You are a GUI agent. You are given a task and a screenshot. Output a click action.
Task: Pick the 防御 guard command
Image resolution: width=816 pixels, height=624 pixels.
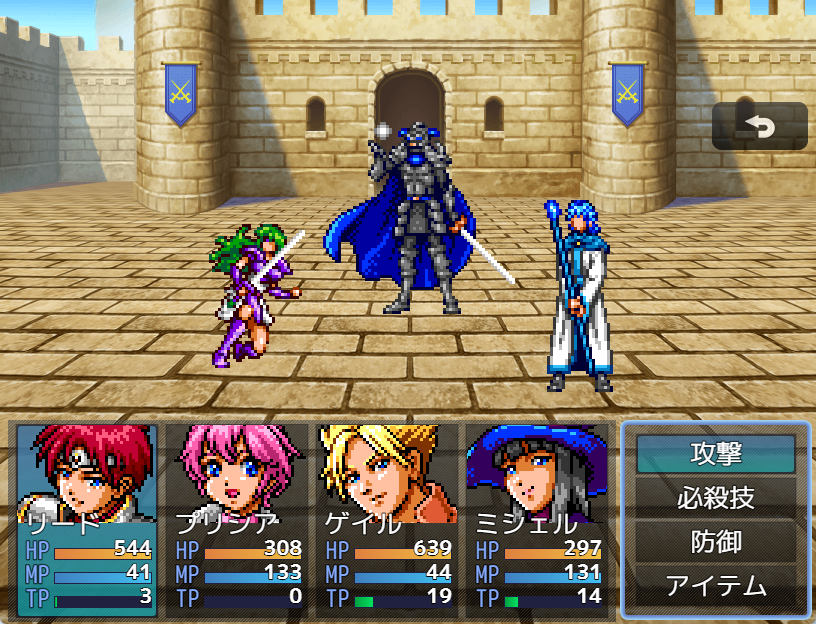pos(716,541)
